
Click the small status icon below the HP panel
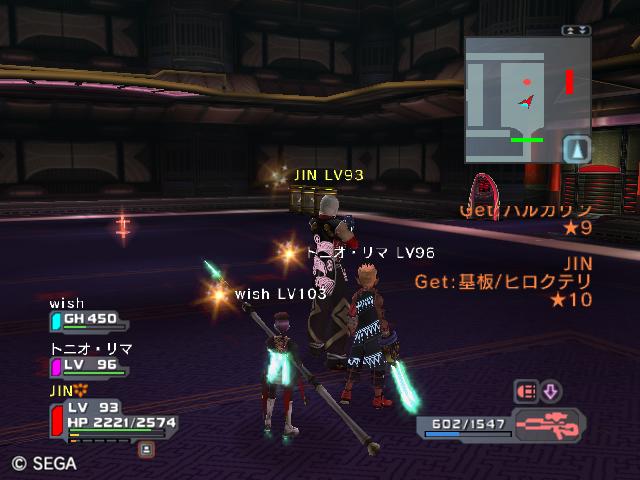tap(146, 449)
